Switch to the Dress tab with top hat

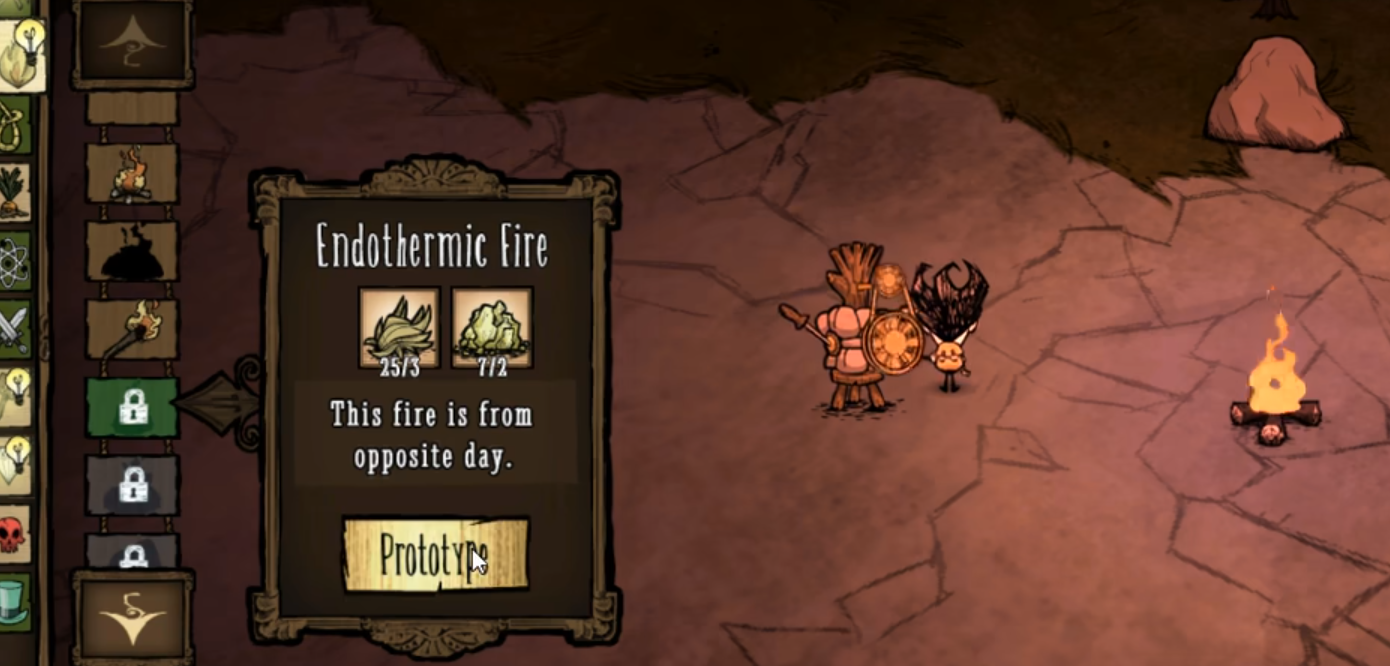[x=14, y=602]
